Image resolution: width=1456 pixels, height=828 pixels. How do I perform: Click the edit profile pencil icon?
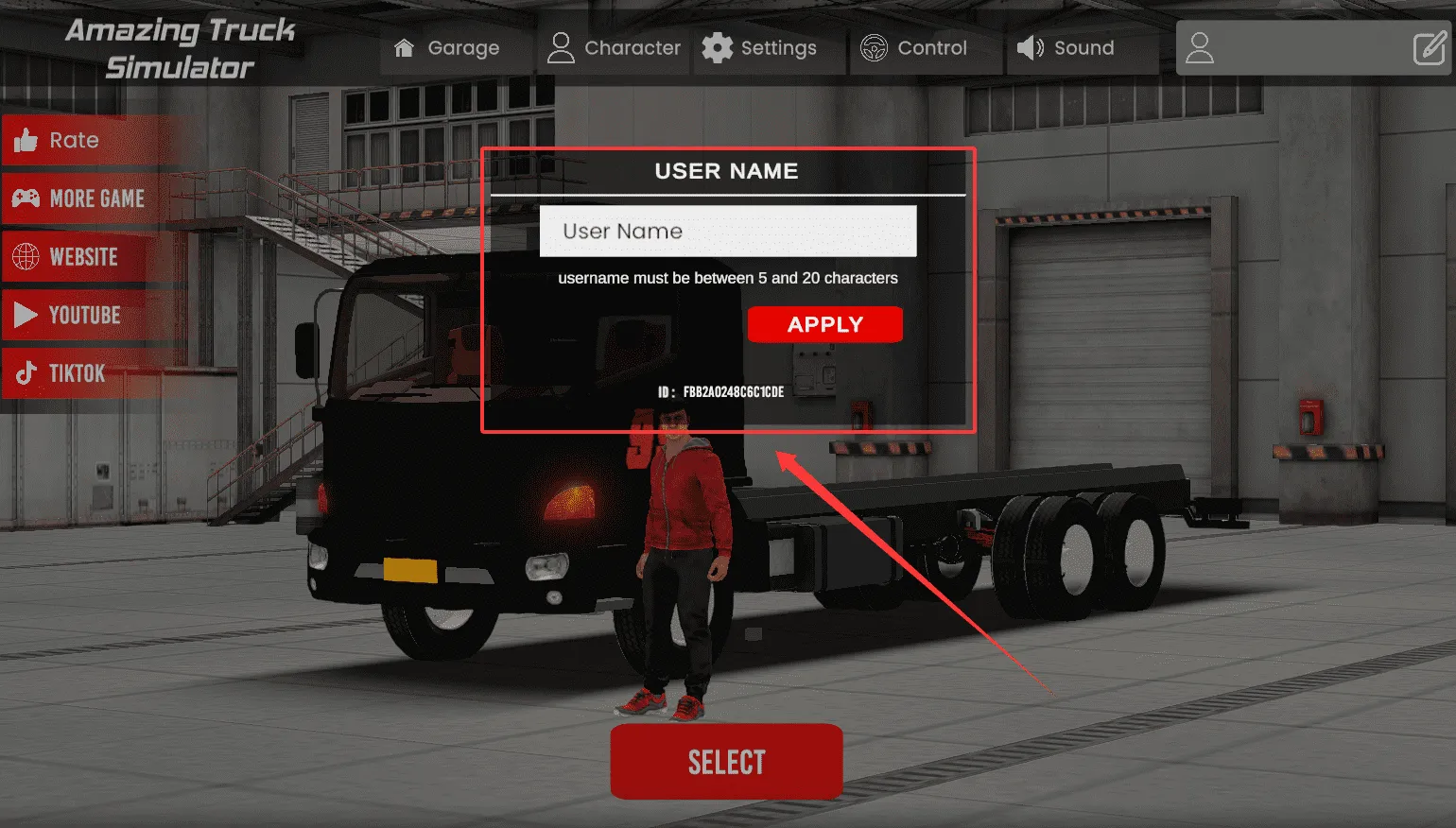(1429, 48)
